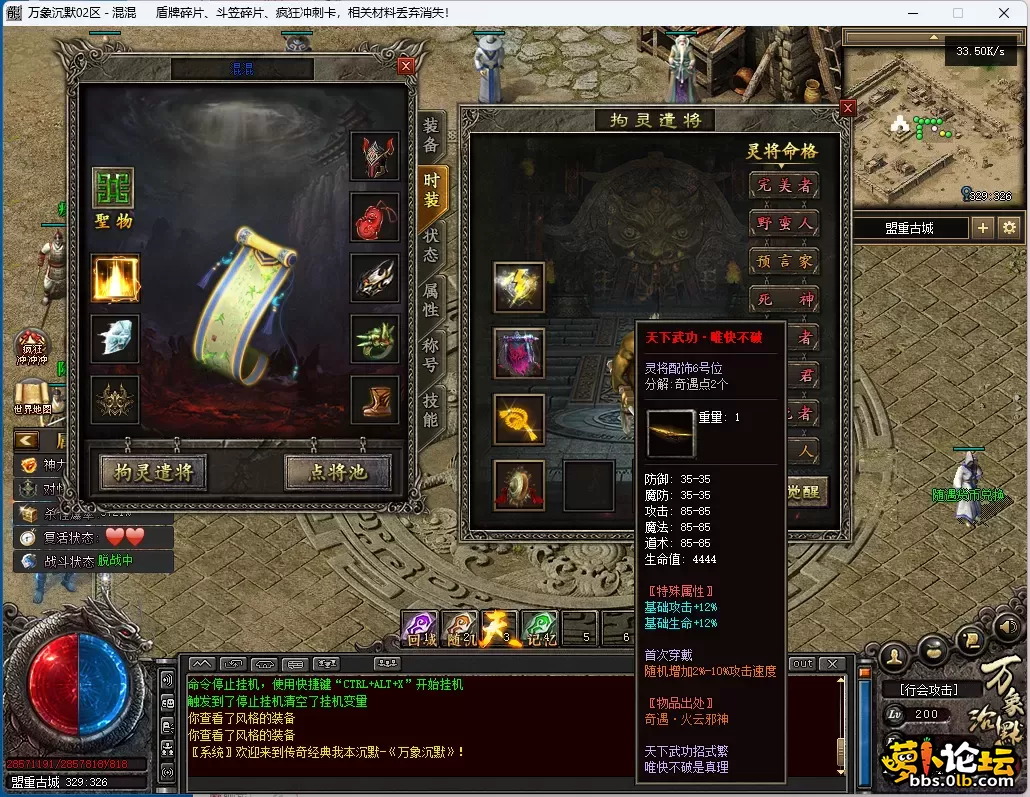Select the golden rope accessory slot
The width and height of the screenshot is (1030, 797).
519,419
